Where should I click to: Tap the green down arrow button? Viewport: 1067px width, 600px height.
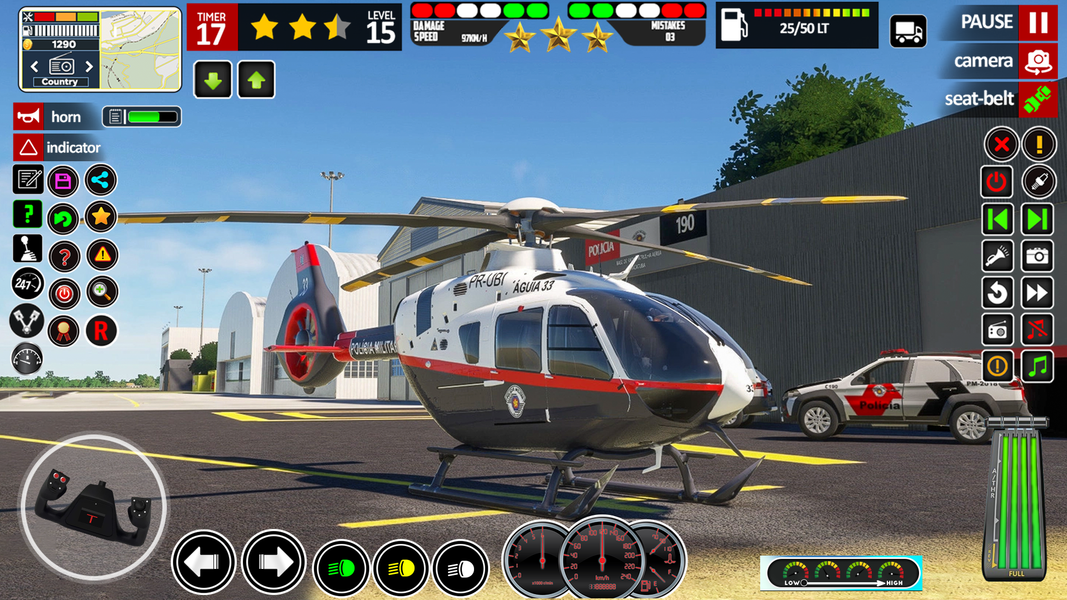213,80
